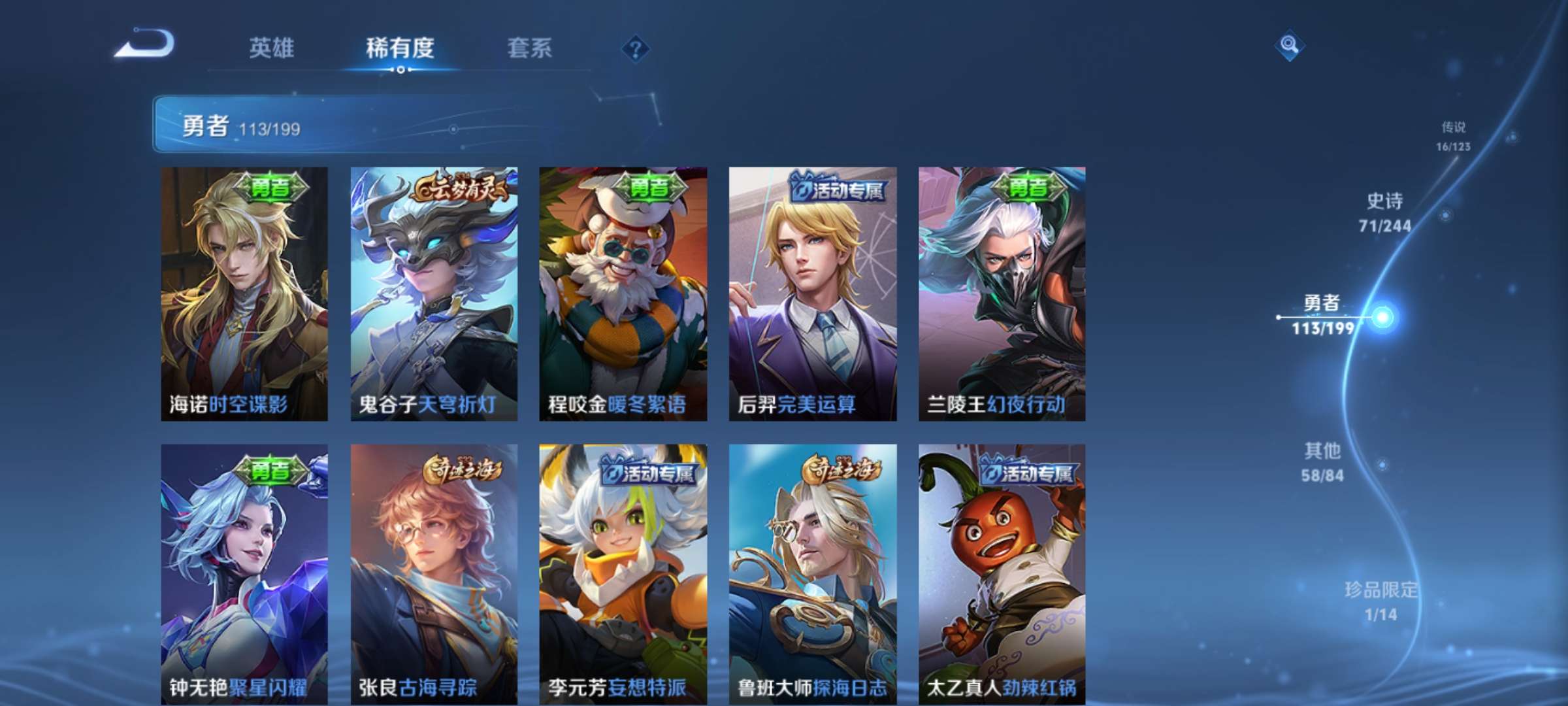Go to the 其他 rarity section

pyautogui.click(x=1322, y=462)
